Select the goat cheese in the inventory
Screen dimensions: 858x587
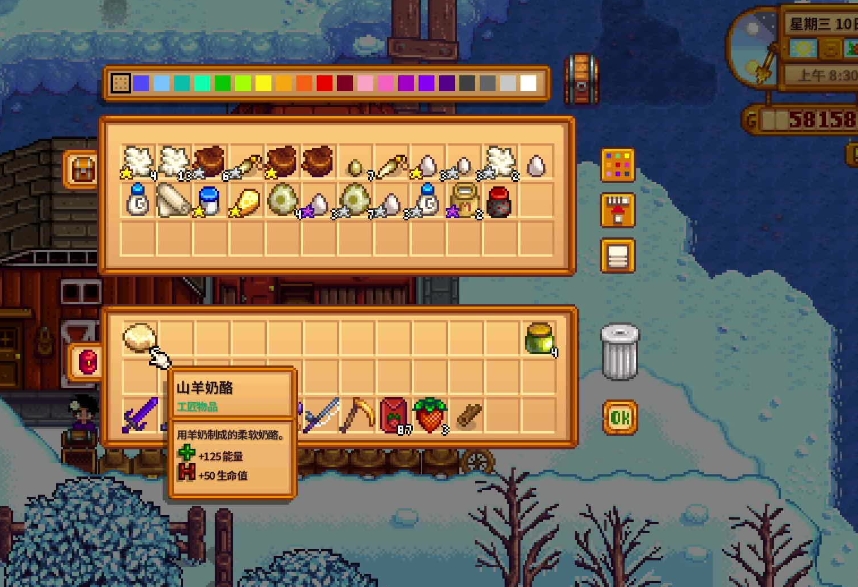tap(139, 339)
